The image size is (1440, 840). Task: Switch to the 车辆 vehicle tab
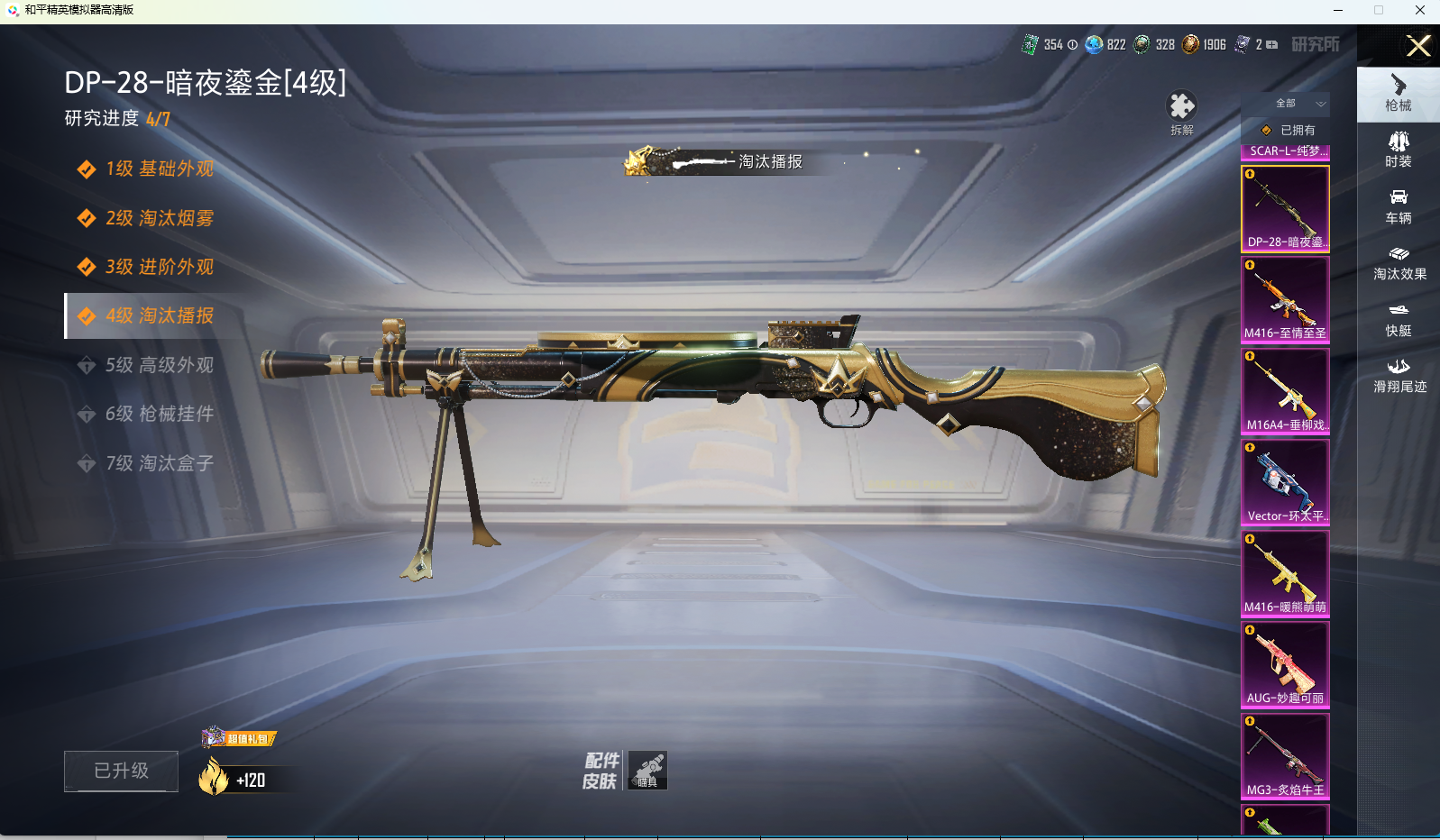1399,206
